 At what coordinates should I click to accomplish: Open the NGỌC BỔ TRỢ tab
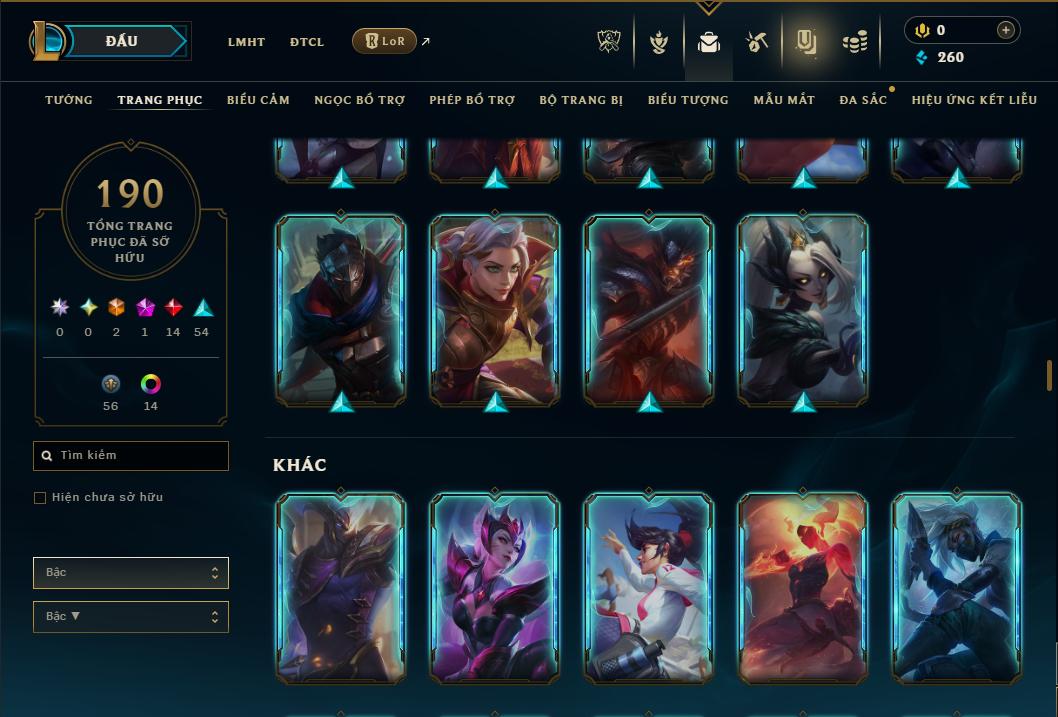pos(359,100)
